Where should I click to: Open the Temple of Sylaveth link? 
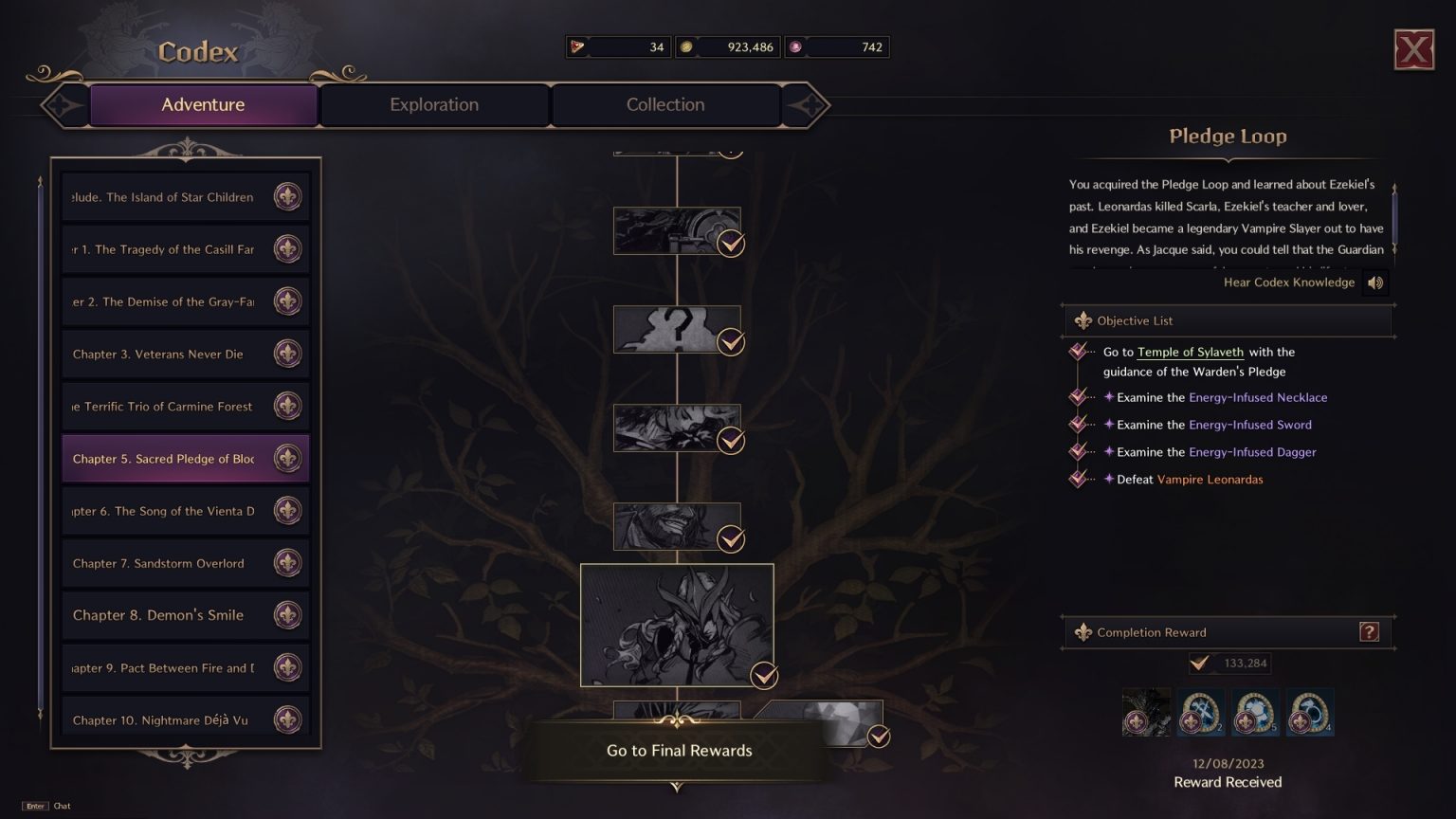[1189, 352]
